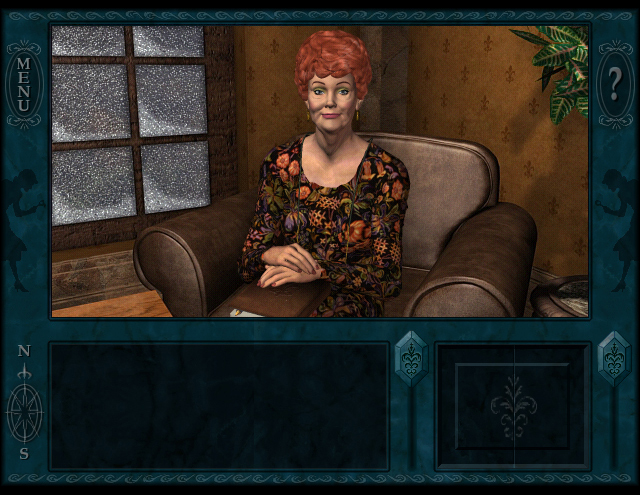Open the MENU oval button

pos(24,84)
